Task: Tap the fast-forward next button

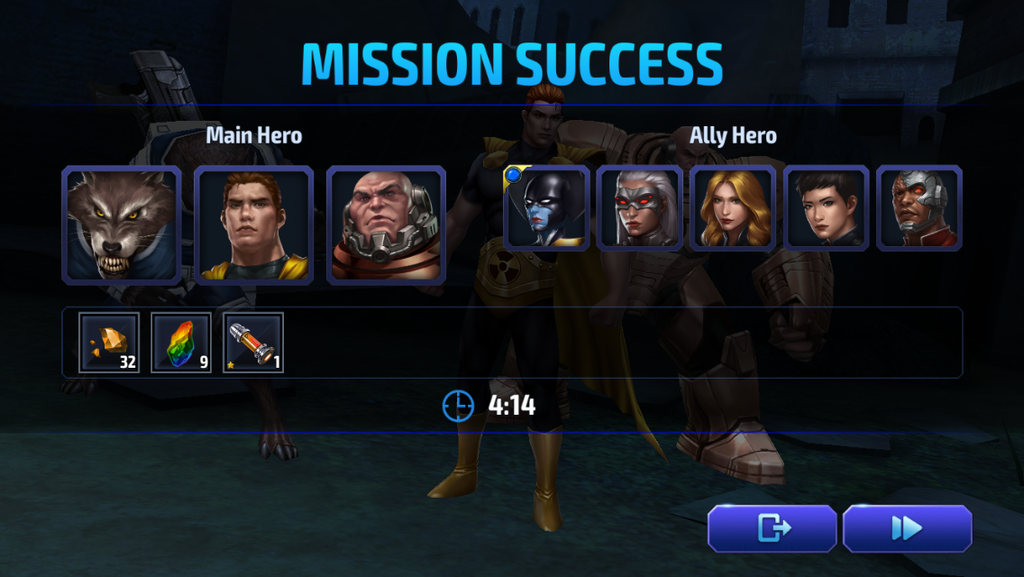Action: click(x=907, y=528)
